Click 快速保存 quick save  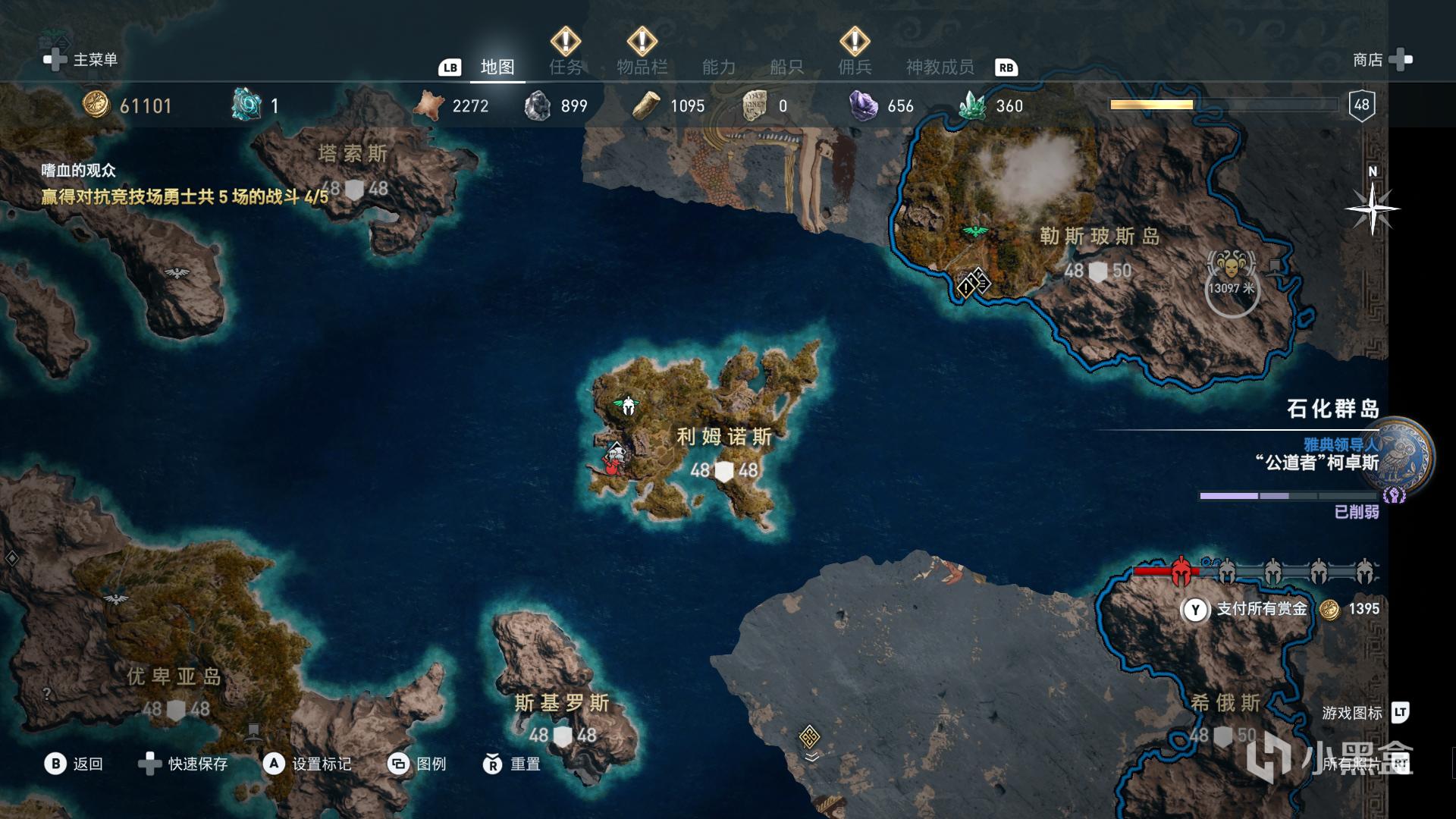pyautogui.click(x=183, y=764)
